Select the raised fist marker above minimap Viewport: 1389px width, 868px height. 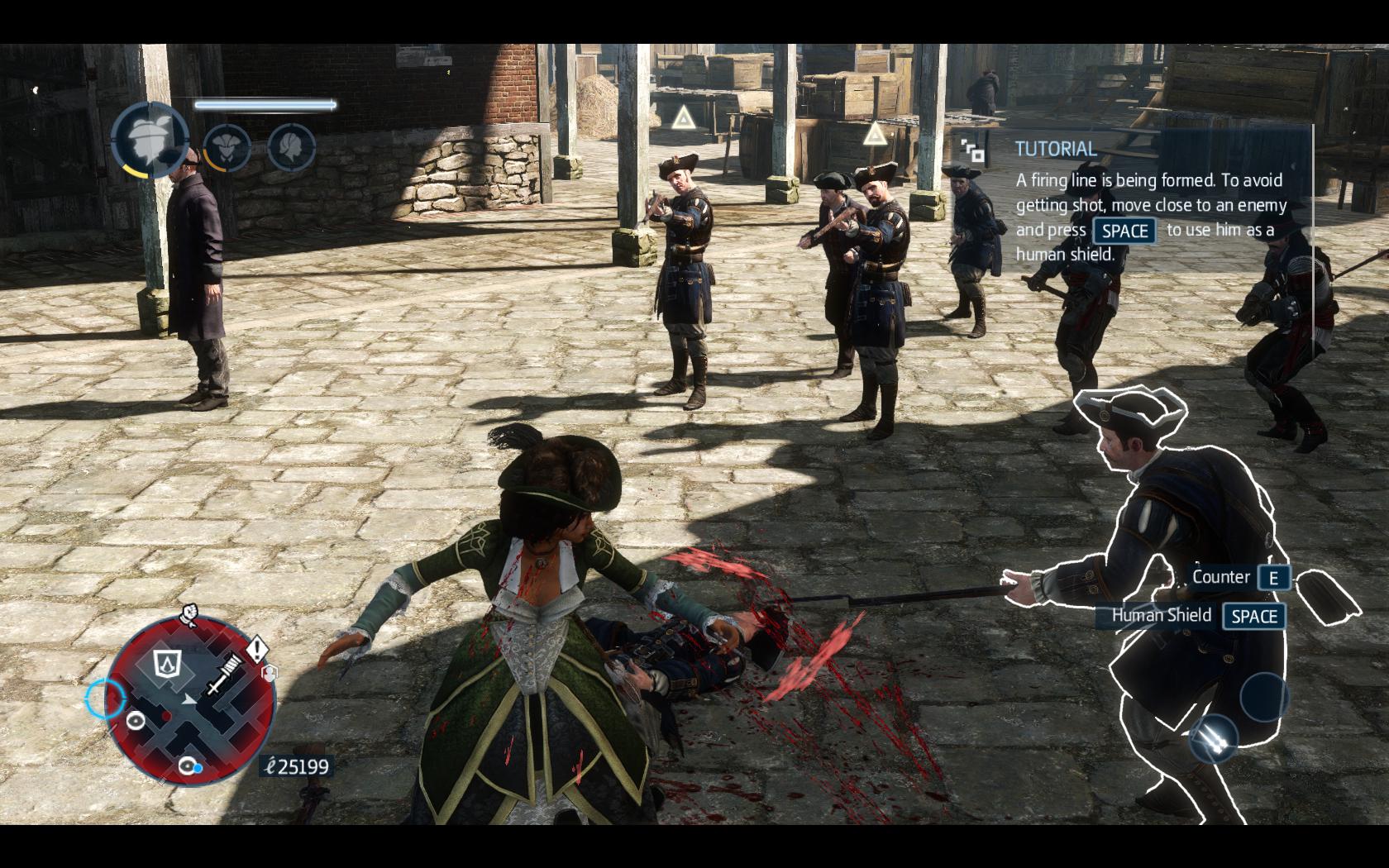(x=189, y=614)
